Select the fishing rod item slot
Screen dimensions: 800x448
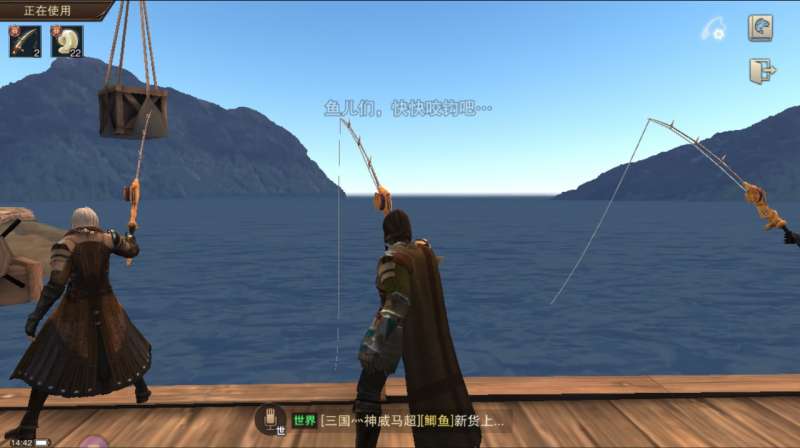coord(25,42)
